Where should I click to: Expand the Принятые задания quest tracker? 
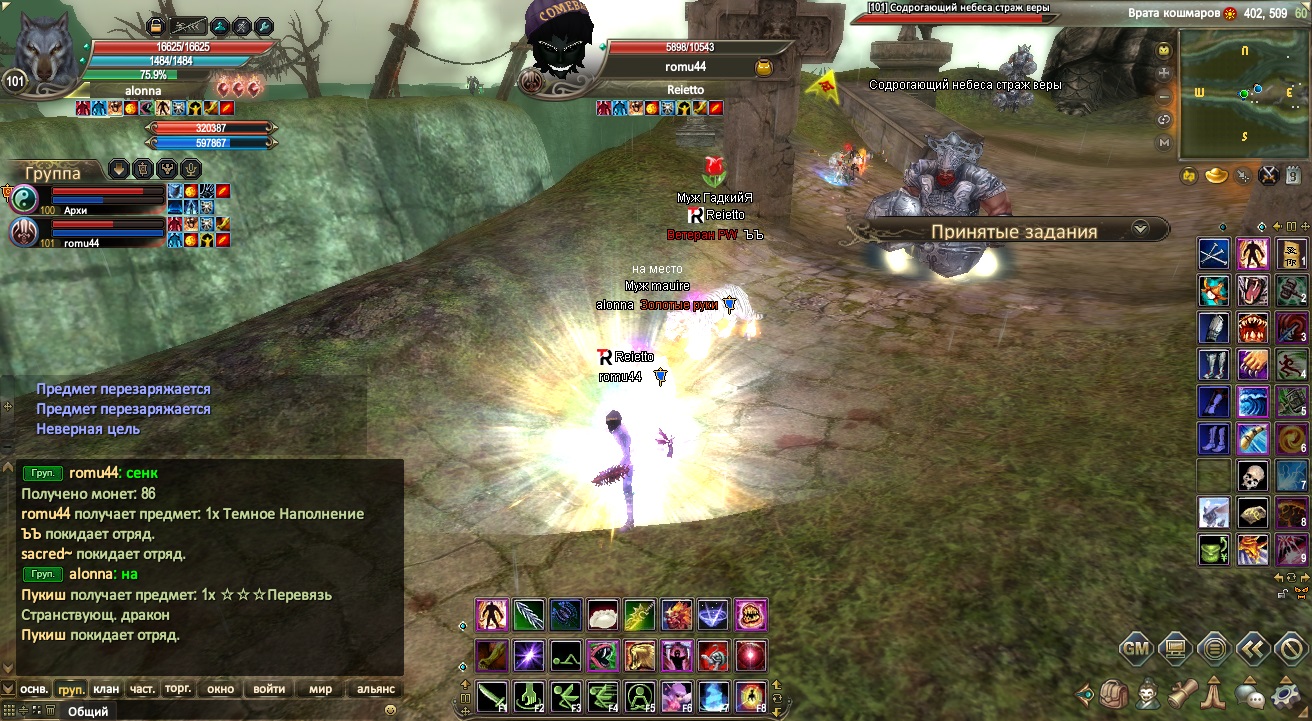(1140, 229)
